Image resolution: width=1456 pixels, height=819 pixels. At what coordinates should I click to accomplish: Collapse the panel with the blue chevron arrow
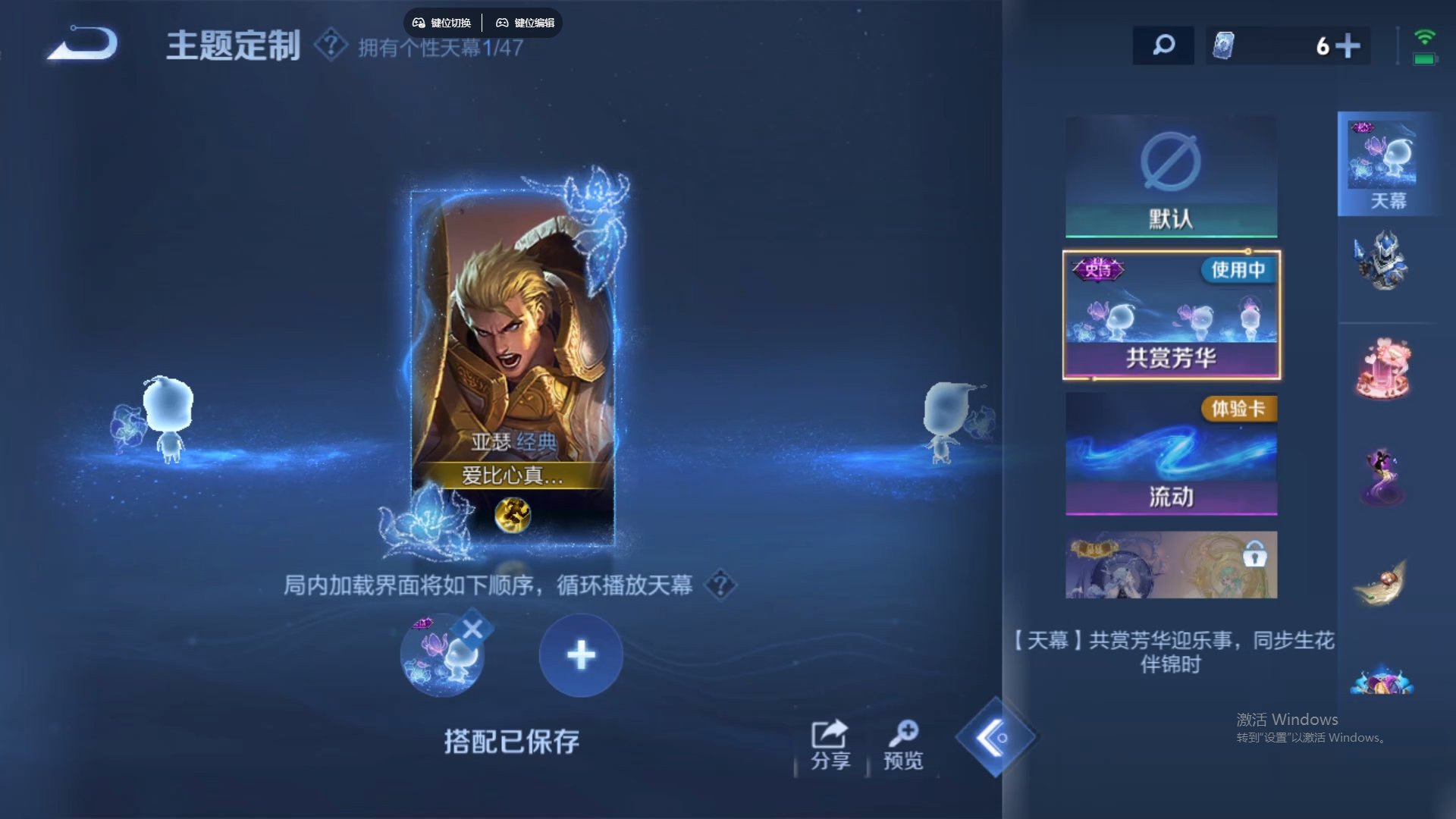coord(996,738)
